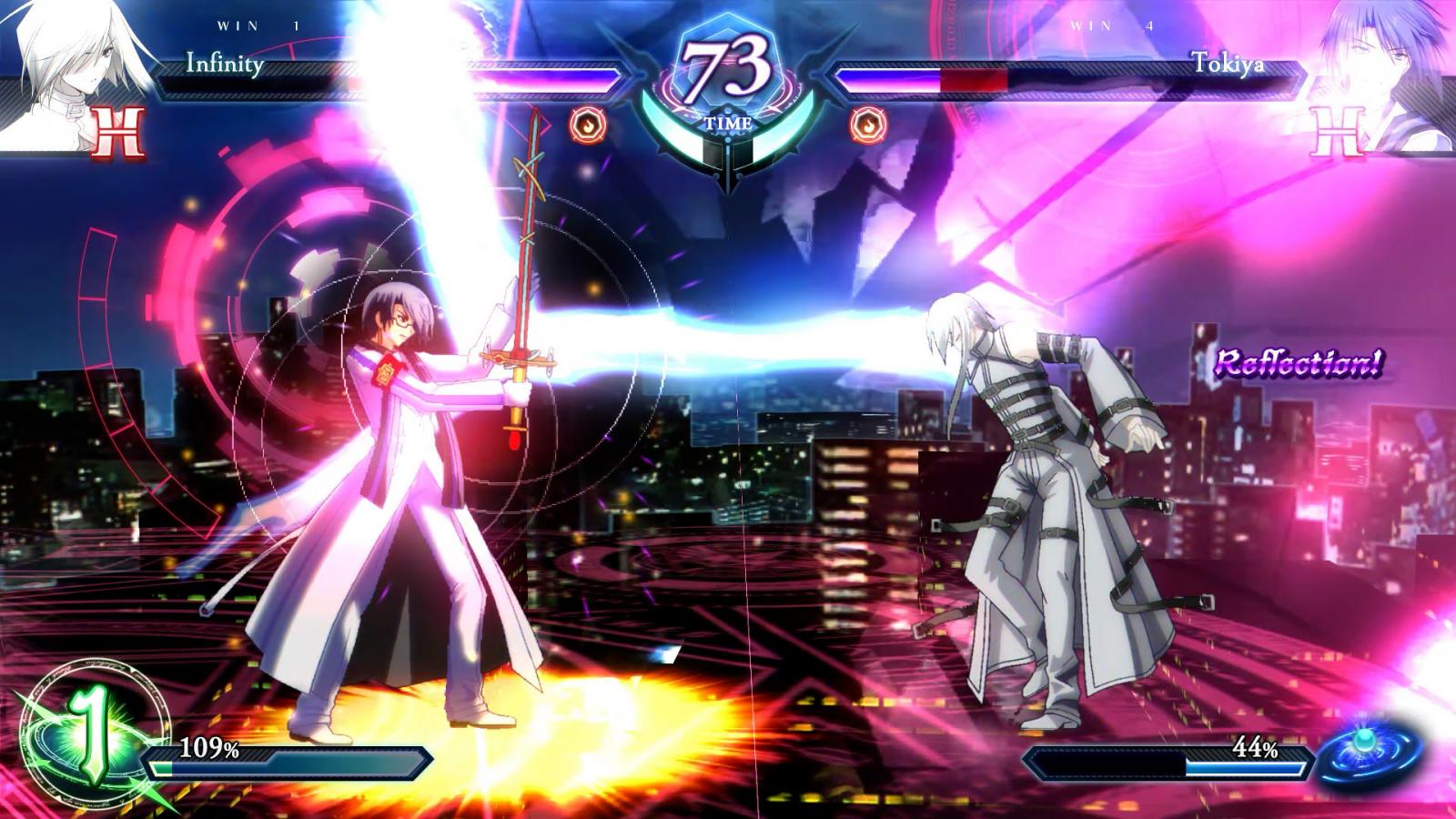Screen dimensions: 1456x819
Task: Click the flame icon beside Tokiya's health bar
Action: click(867, 125)
